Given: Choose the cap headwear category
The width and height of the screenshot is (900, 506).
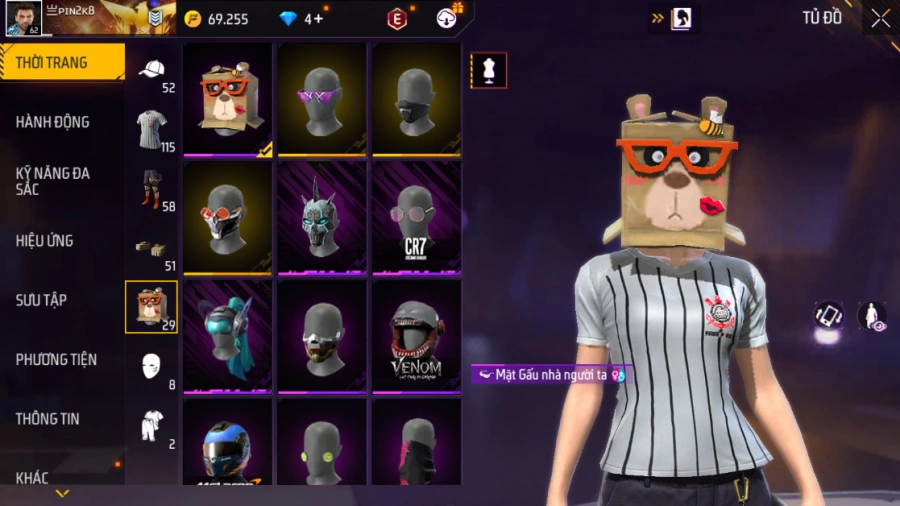Looking at the screenshot, I should (152, 71).
